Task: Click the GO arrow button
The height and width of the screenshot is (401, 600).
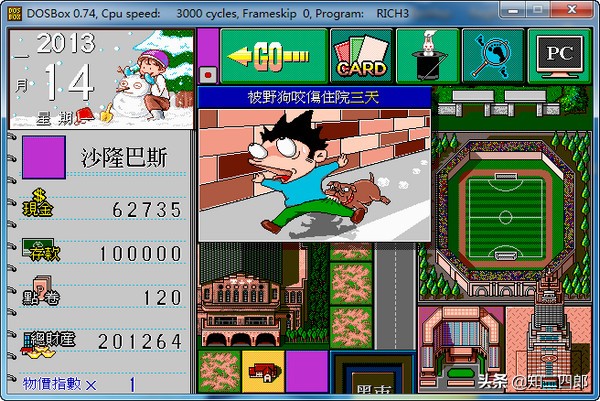Action: coord(272,56)
